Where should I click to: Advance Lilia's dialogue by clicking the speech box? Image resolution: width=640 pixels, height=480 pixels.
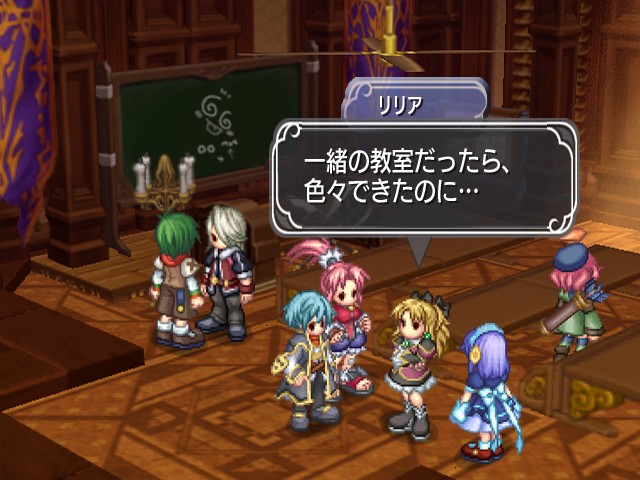pos(425,177)
